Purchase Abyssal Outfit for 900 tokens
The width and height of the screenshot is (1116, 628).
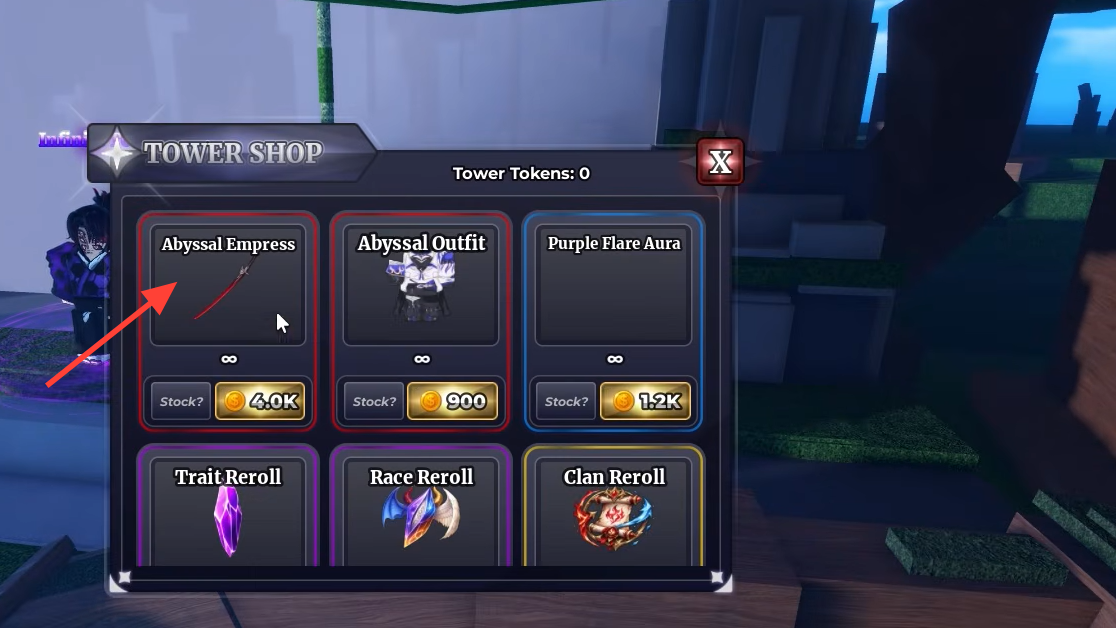coord(452,401)
